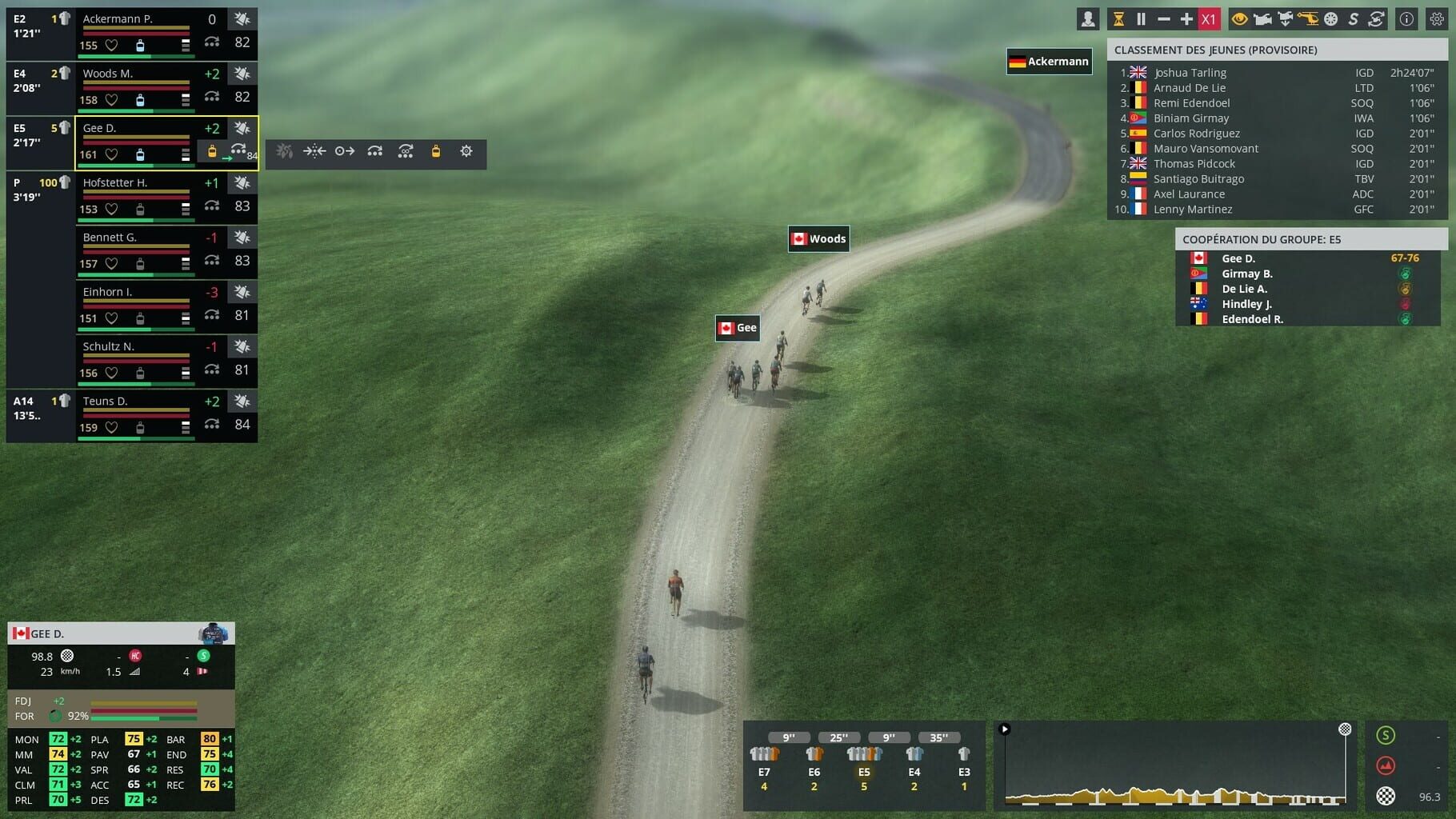Open the game settings with the gear icon
This screenshot has width=1456, height=819.
[x=1435, y=18]
